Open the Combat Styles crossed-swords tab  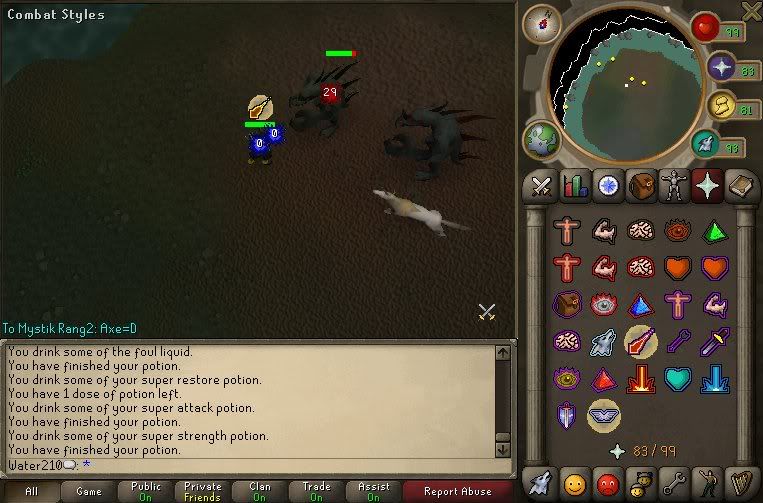[541, 185]
